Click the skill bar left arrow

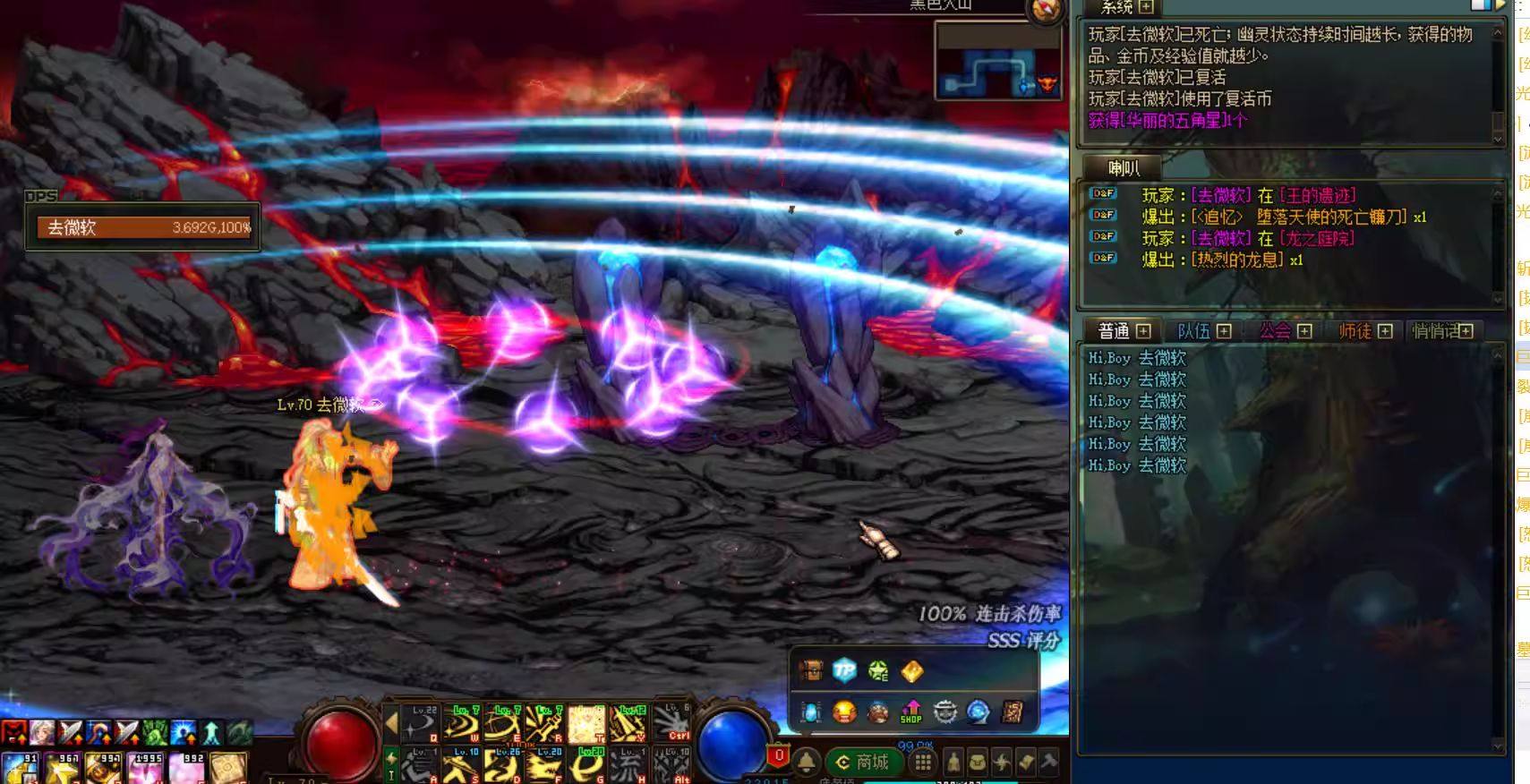click(391, 723)
